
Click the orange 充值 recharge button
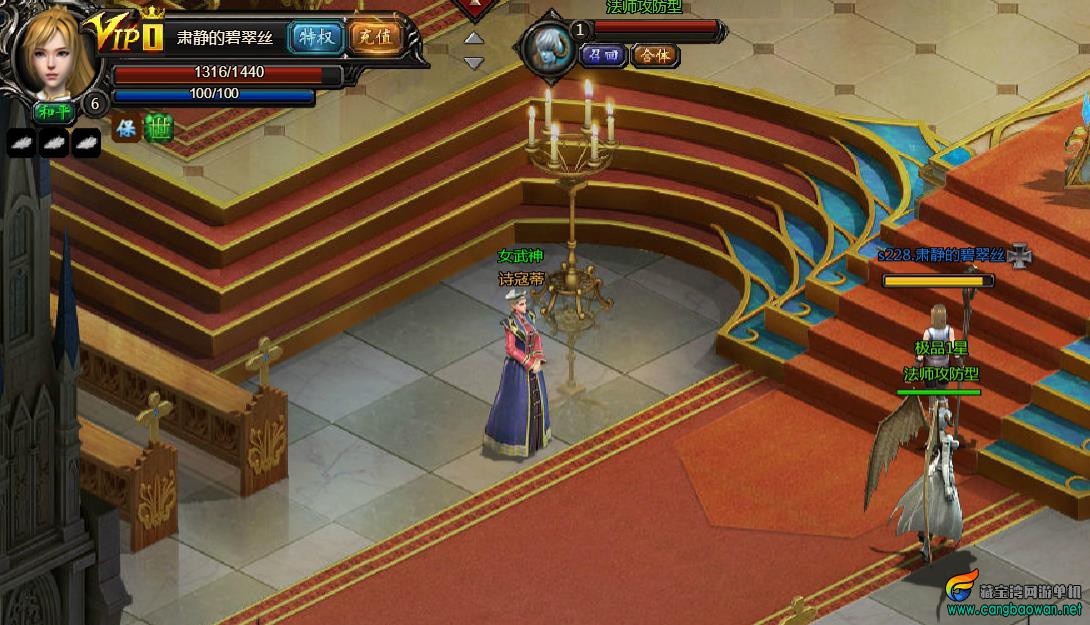point(375,38)
